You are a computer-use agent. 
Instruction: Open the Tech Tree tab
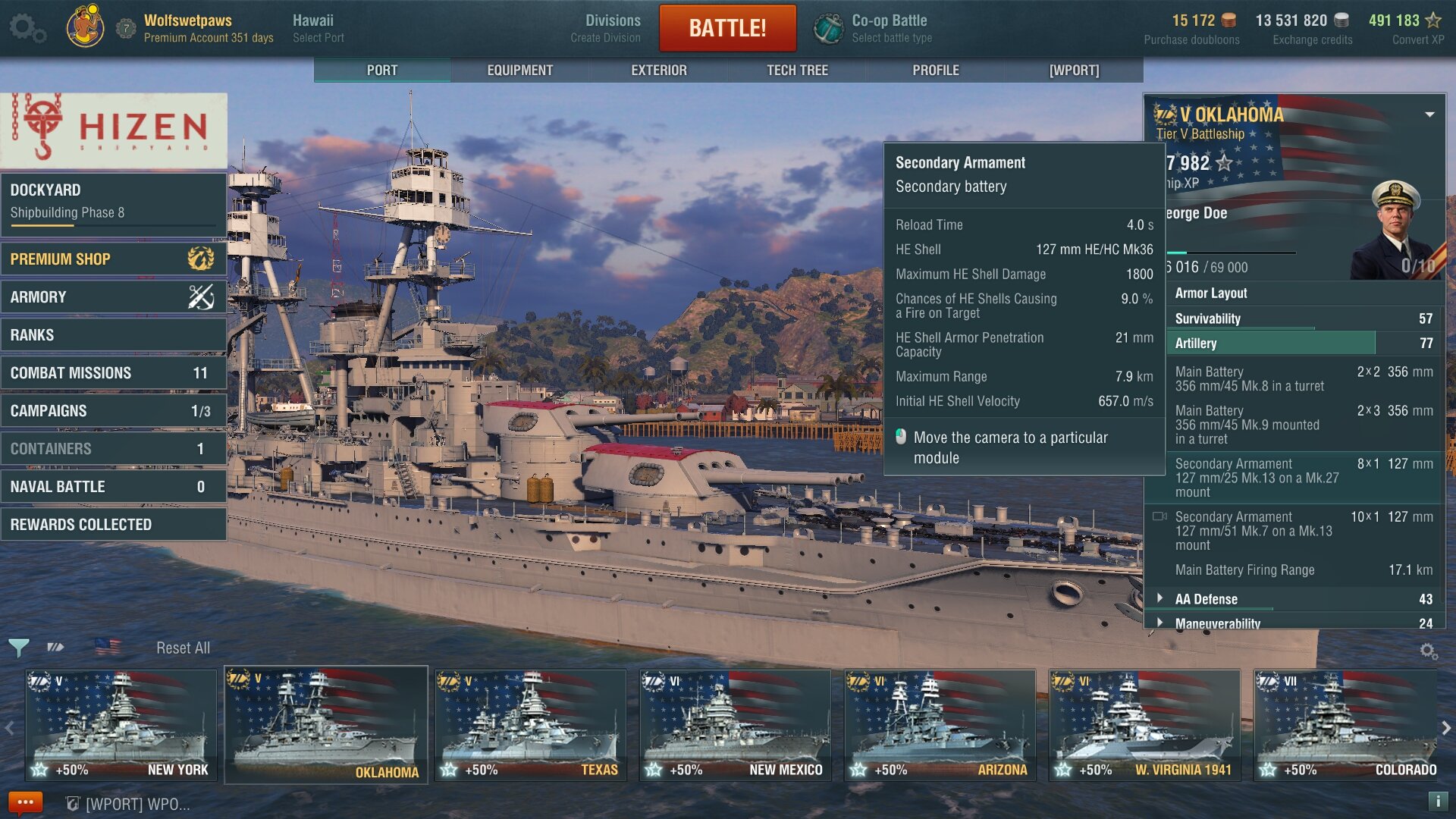pos(797,71)
